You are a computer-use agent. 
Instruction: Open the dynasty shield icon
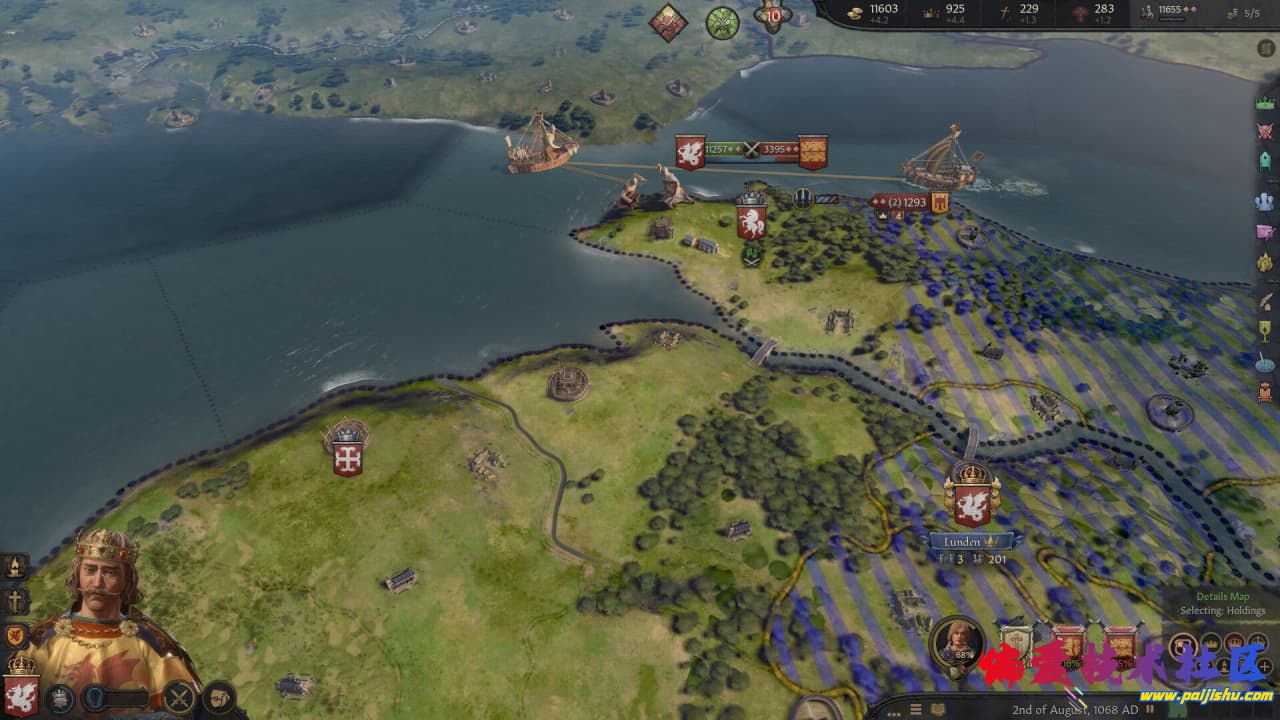pyautogui.click(x=16, y=636)
